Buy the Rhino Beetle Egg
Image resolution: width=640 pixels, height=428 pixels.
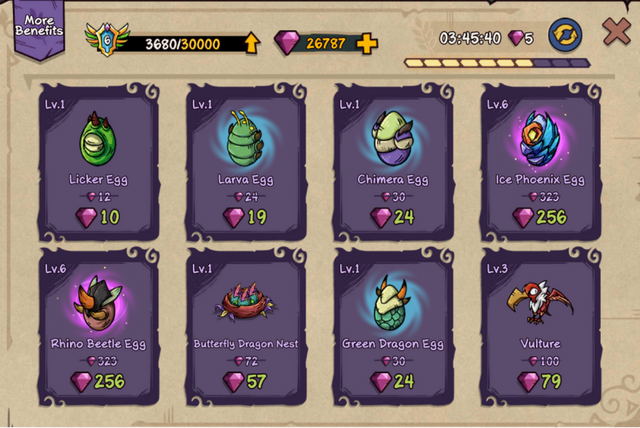98,327
